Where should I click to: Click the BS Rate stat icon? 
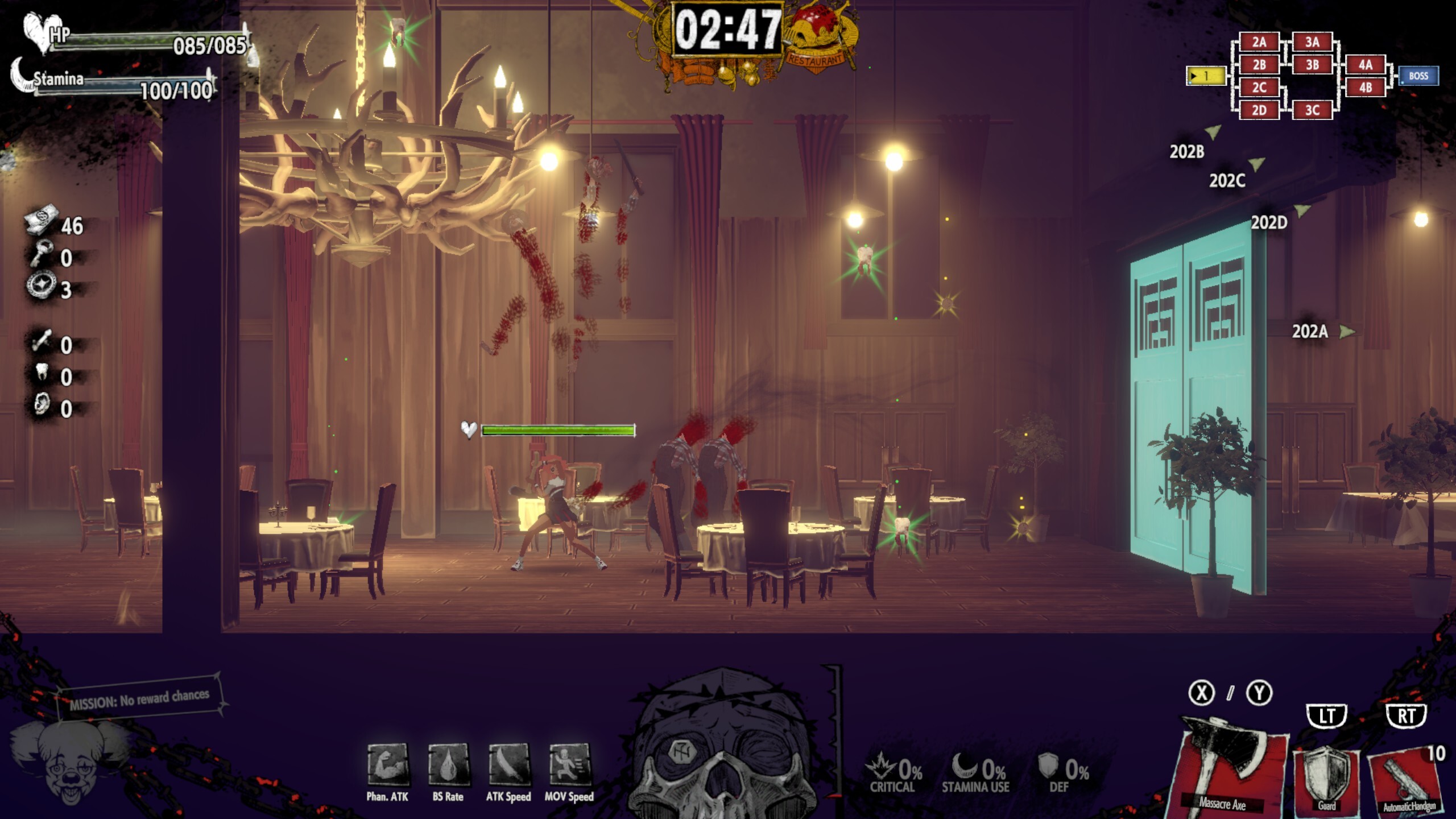click(448, 764)
